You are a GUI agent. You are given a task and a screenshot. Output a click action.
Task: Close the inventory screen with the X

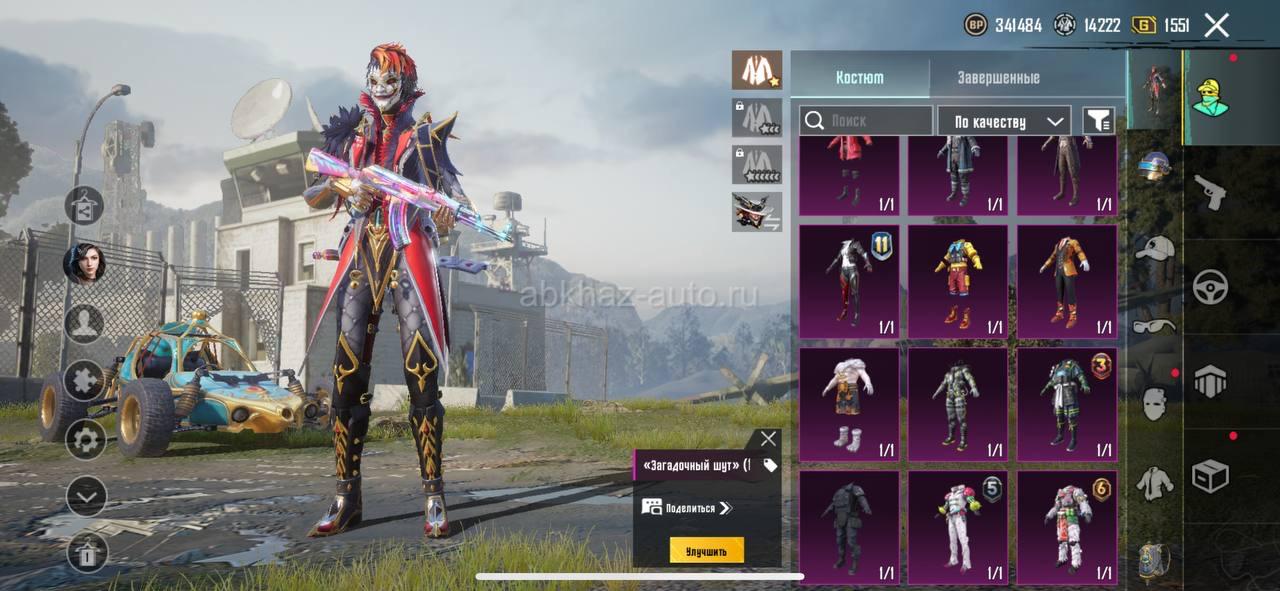(x=1216, y=25)
